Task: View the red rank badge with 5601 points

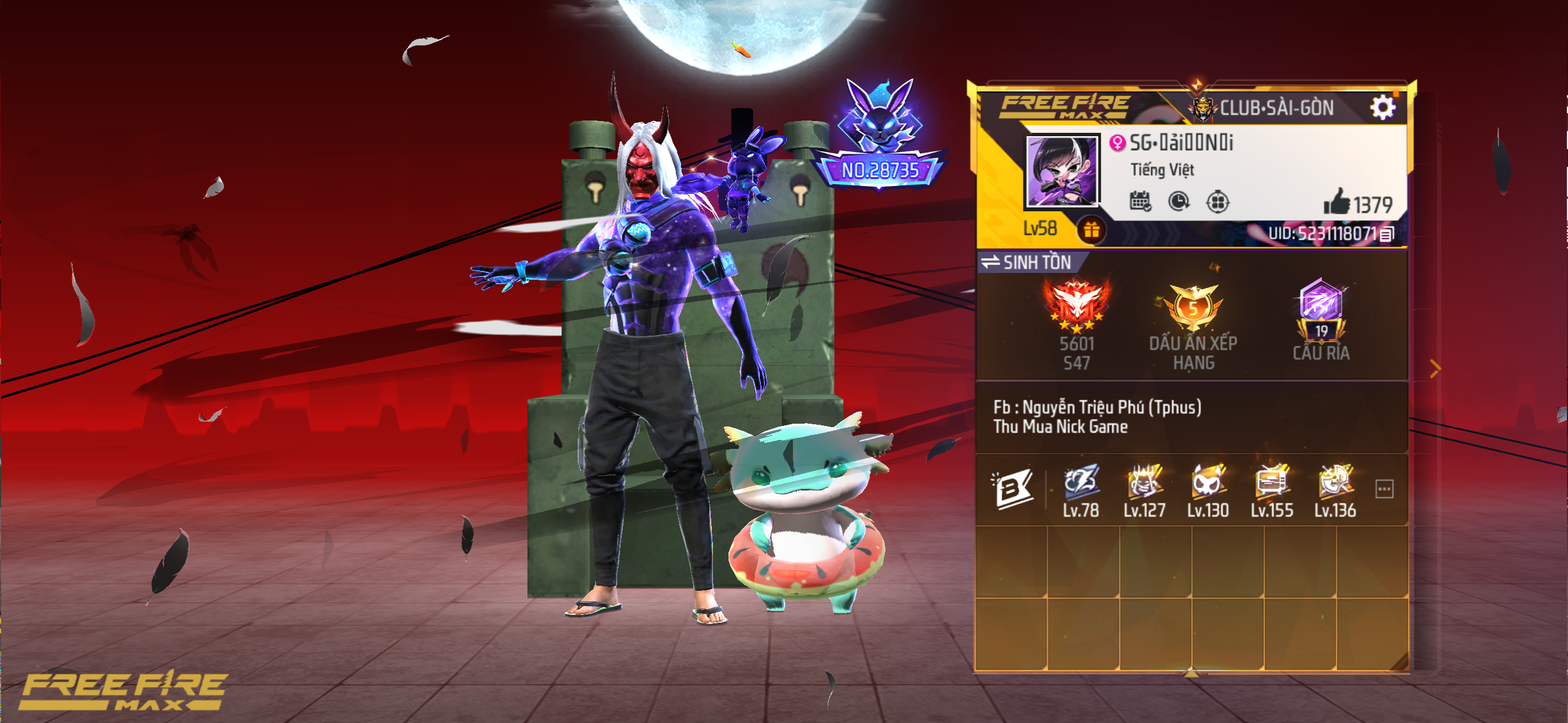Action: [x=1076, y=307]
